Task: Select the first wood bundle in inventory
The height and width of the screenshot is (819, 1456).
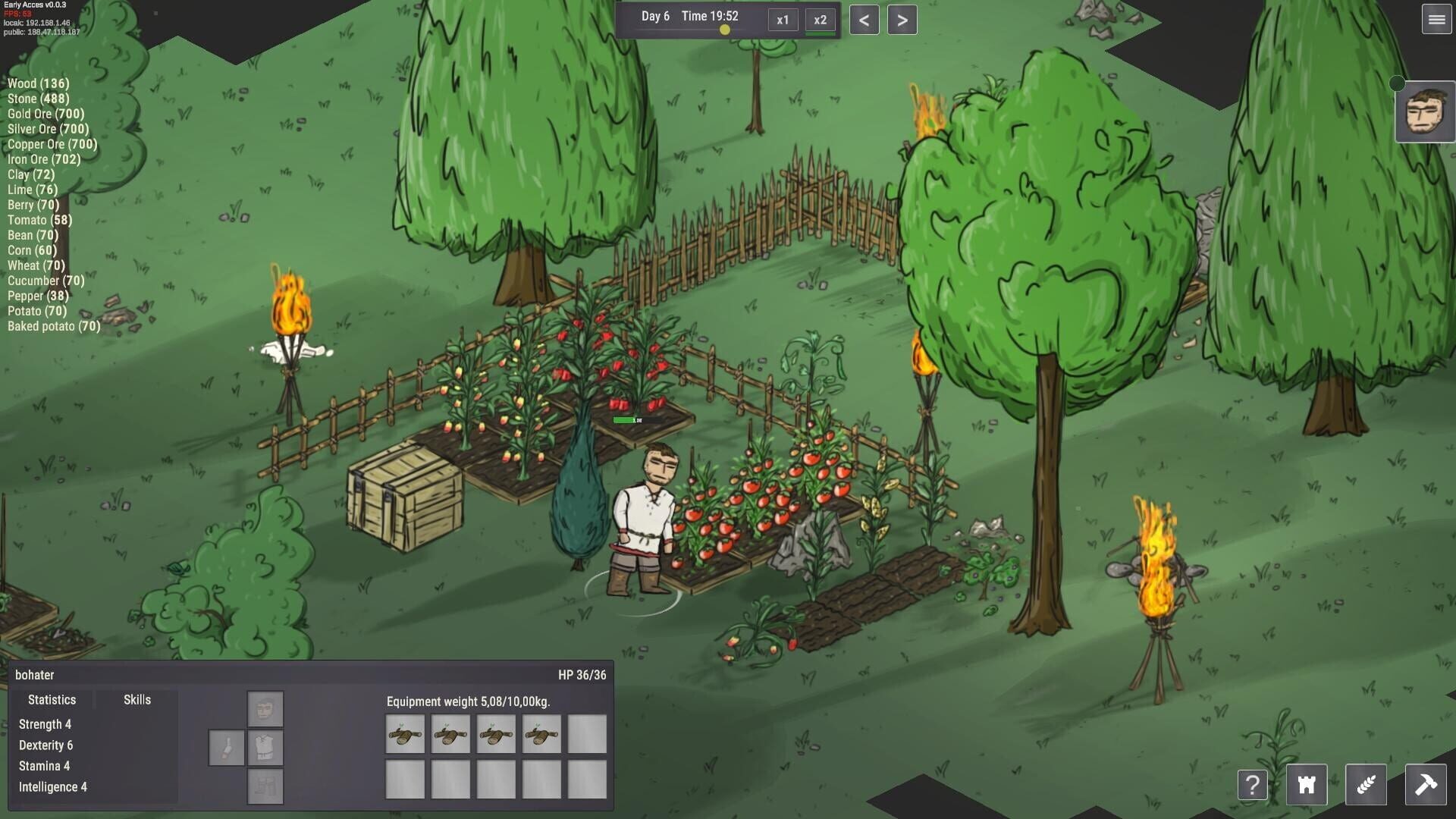Action: (405, 734)
